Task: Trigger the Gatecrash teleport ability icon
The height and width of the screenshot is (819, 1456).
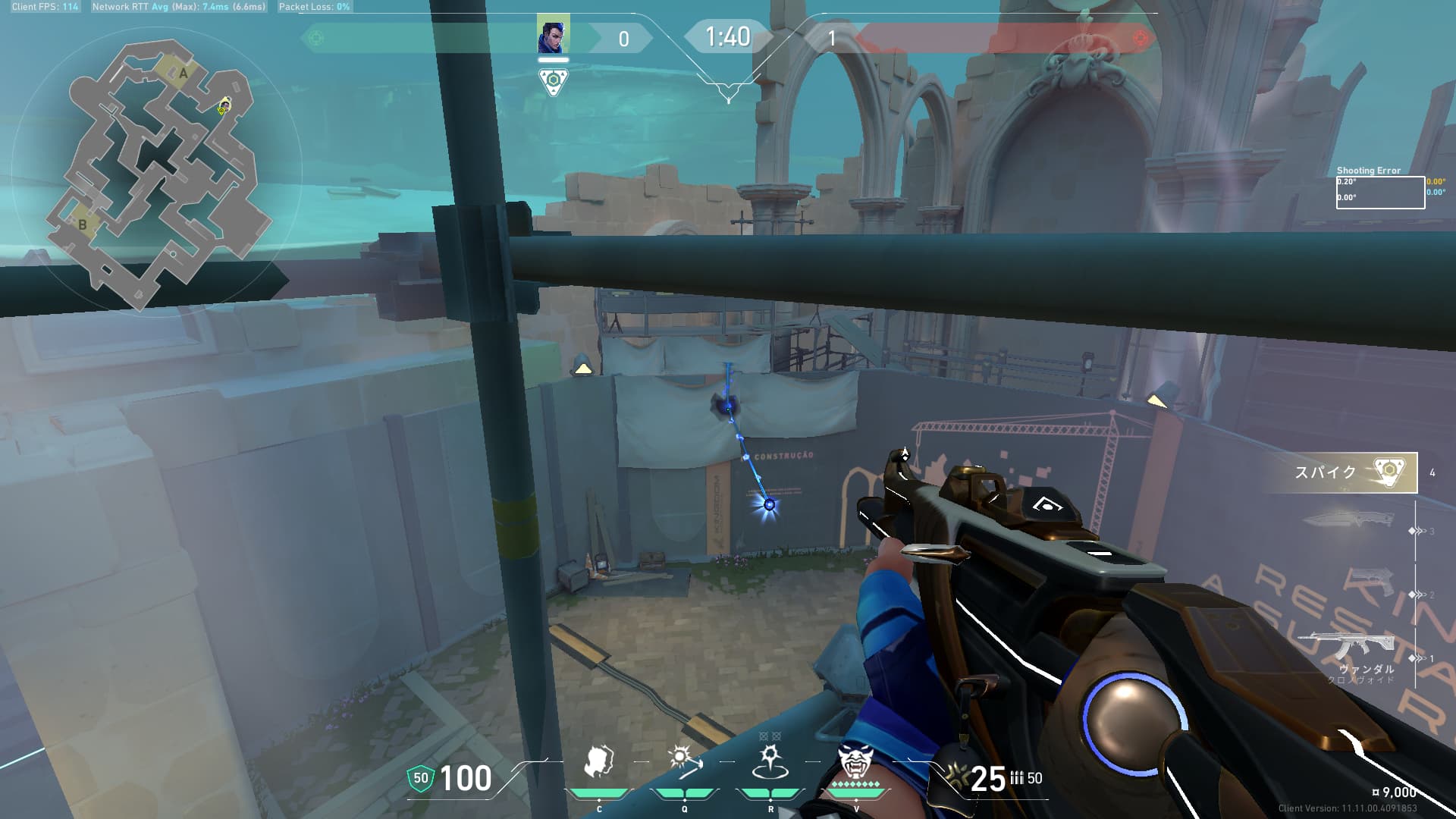Action: tap(770, 762)
